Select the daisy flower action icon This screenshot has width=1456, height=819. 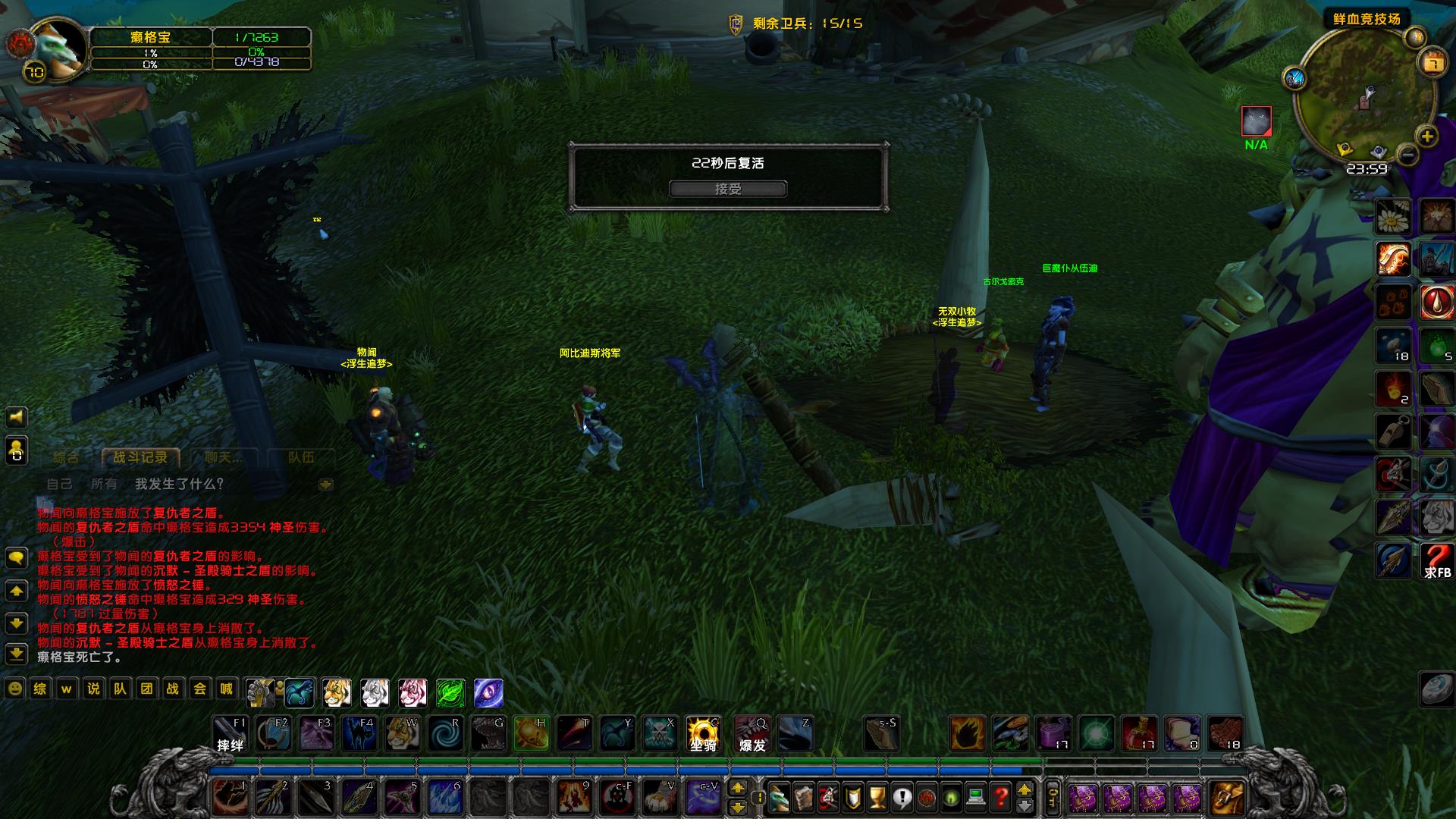point(1394,217)
